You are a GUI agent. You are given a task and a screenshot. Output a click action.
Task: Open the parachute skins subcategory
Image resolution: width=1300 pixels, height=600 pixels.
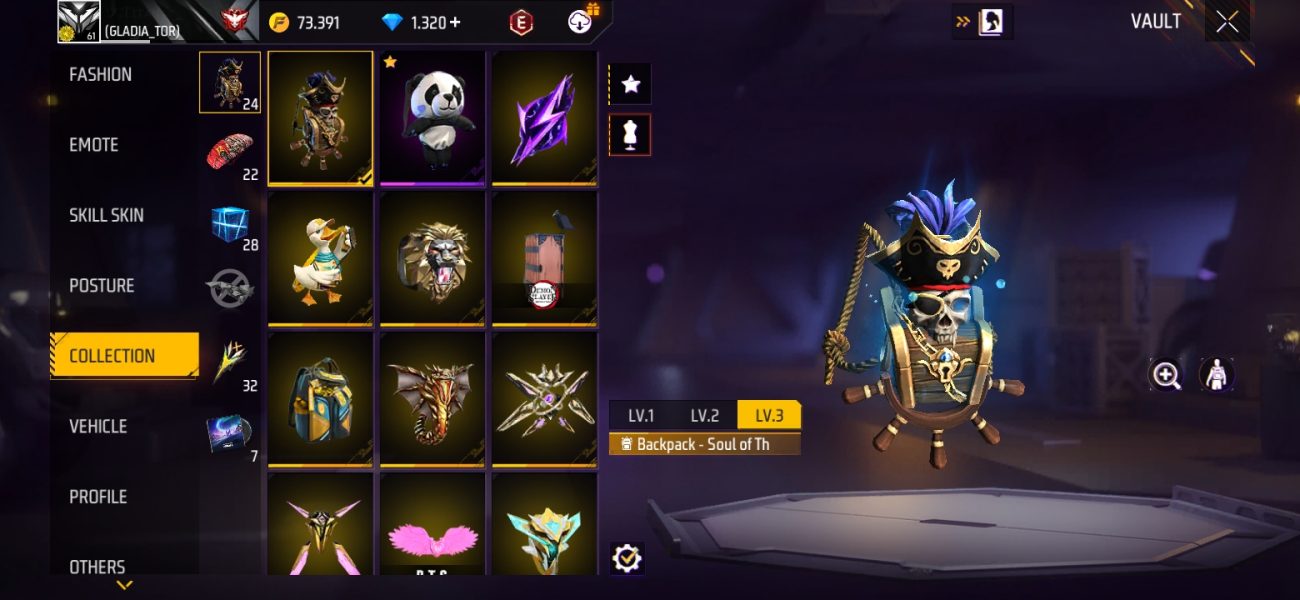click(x=230, y=152)
